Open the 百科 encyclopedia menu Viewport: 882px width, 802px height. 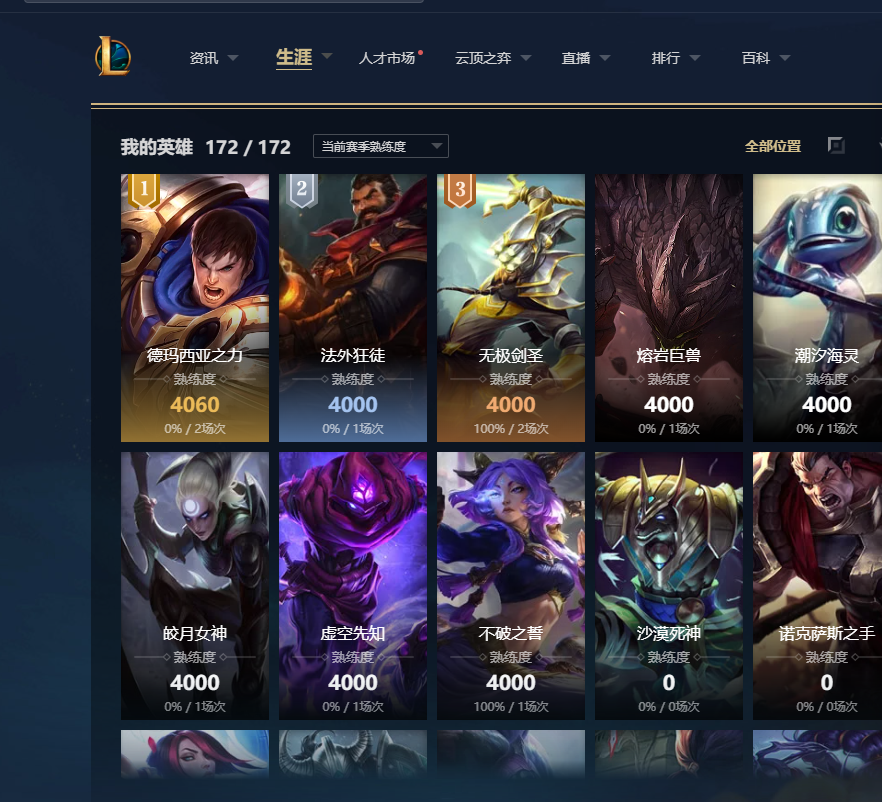tap(765, 58)
